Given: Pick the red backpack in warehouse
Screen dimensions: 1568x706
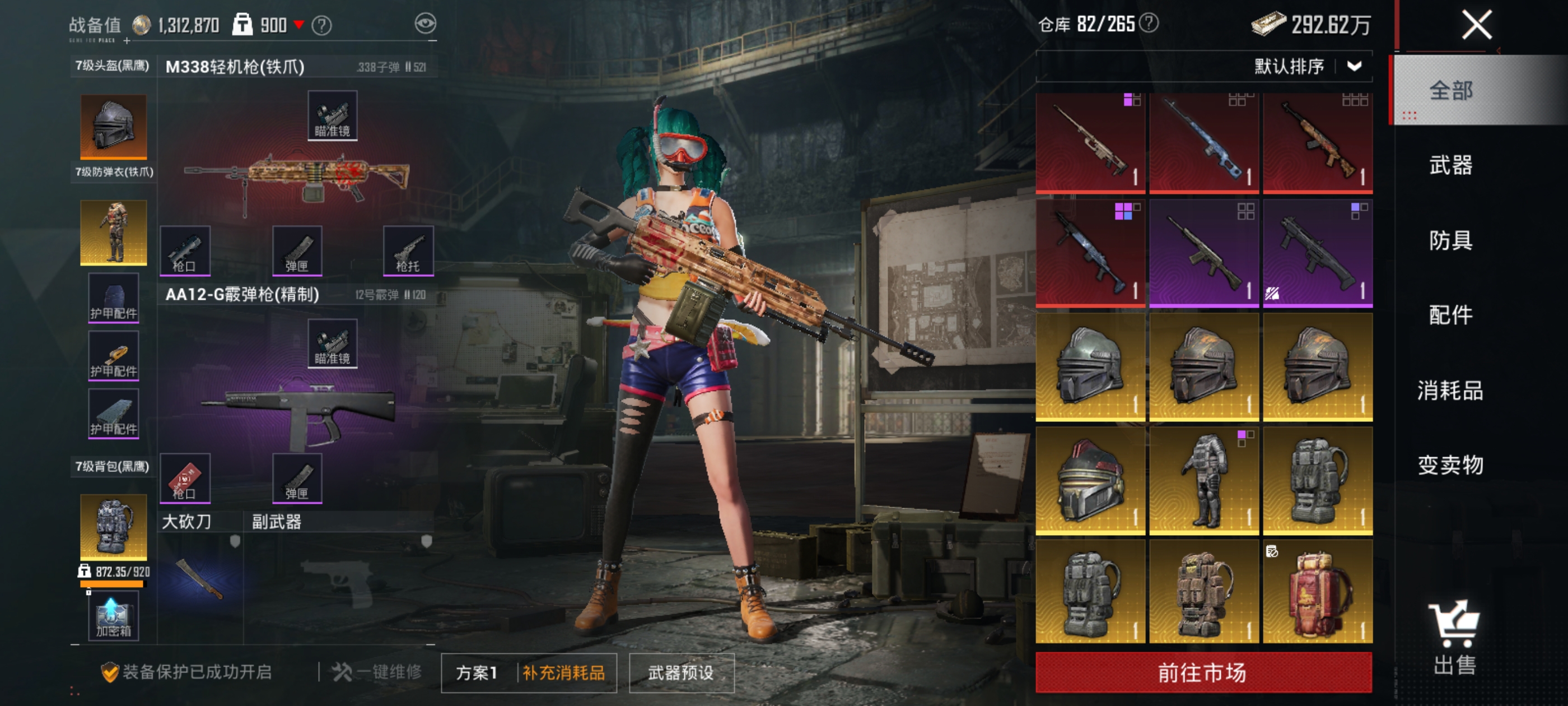Looking at the screenshot, I should click(x=1317, y=591).
